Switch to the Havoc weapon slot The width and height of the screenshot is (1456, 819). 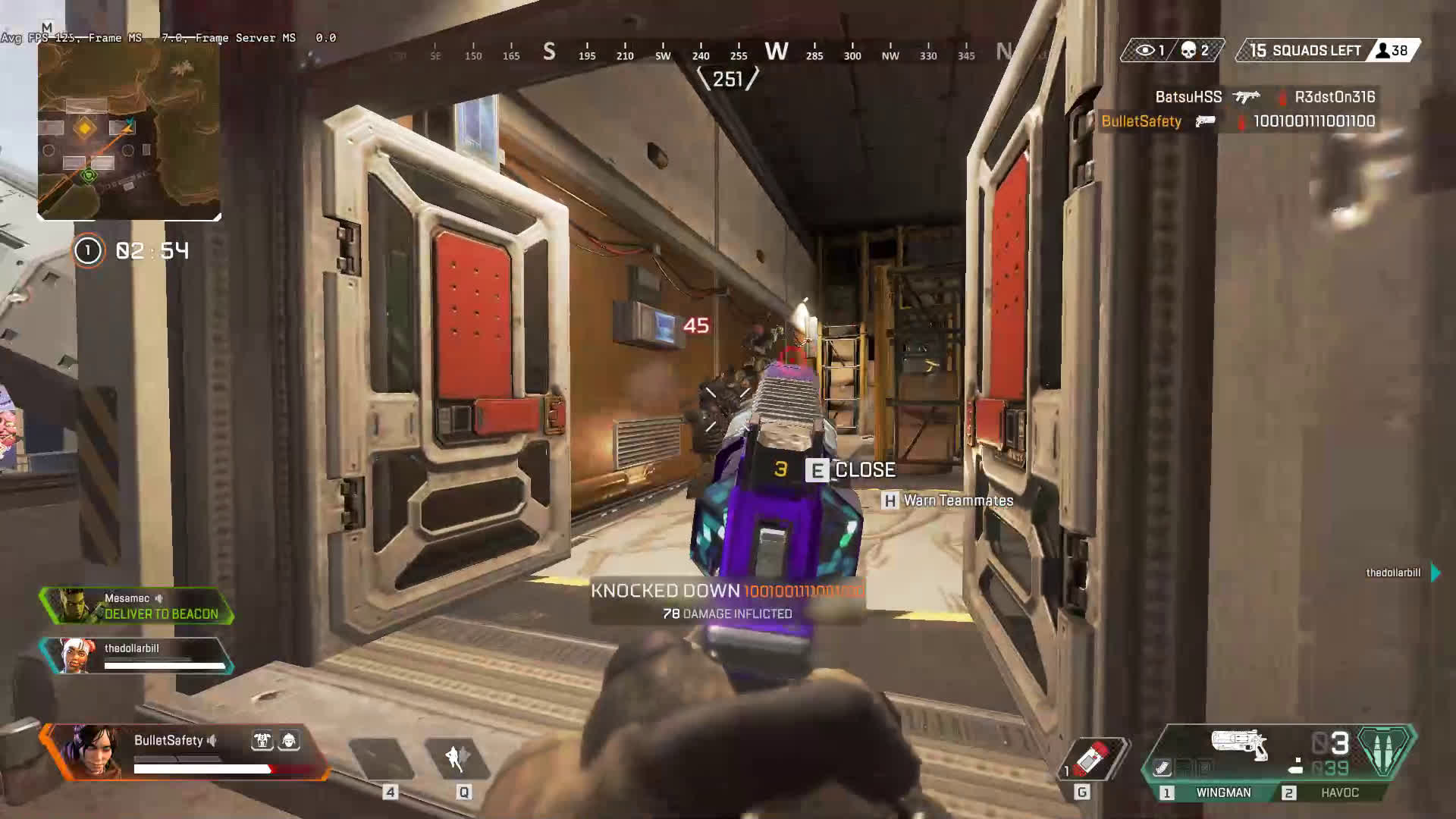click(x=1338, y=792)
